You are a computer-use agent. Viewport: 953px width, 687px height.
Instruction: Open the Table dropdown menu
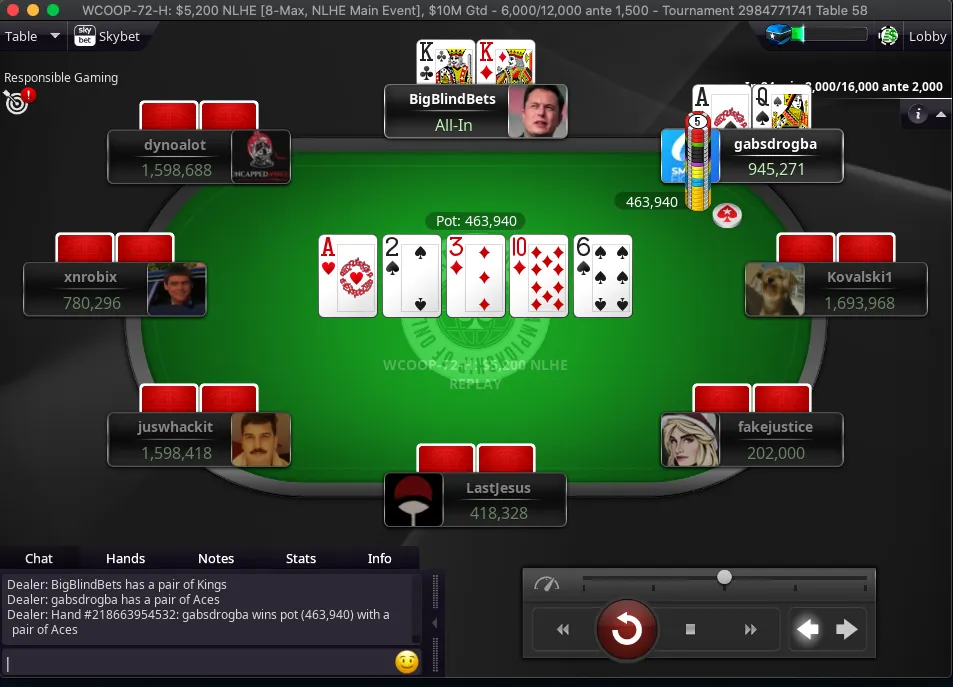tap(33, 37)
